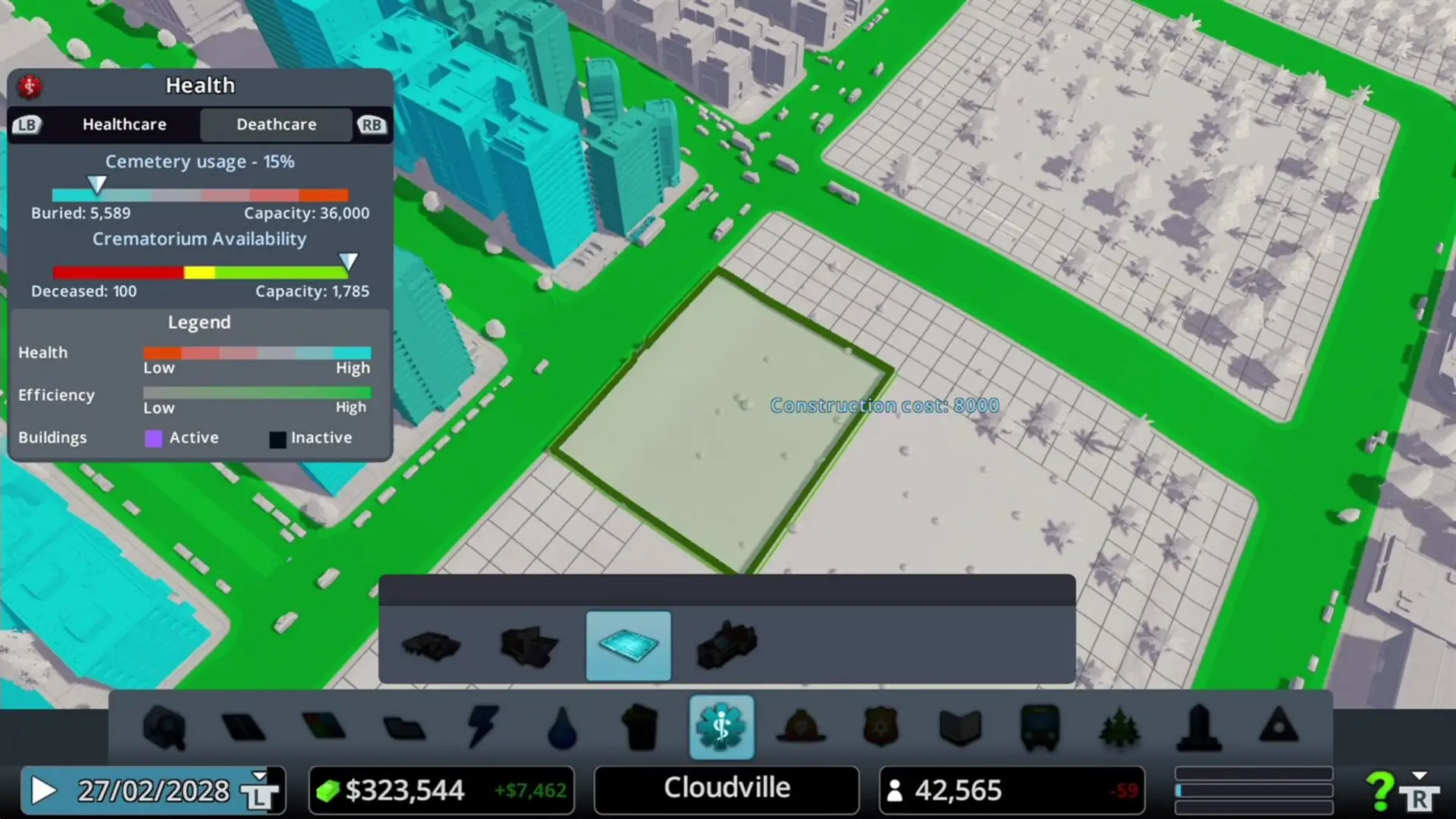Viewport: 1456px width, 819px height.
Task: Choose the highlighted cemetery plot building
Action: pos(629,646)
